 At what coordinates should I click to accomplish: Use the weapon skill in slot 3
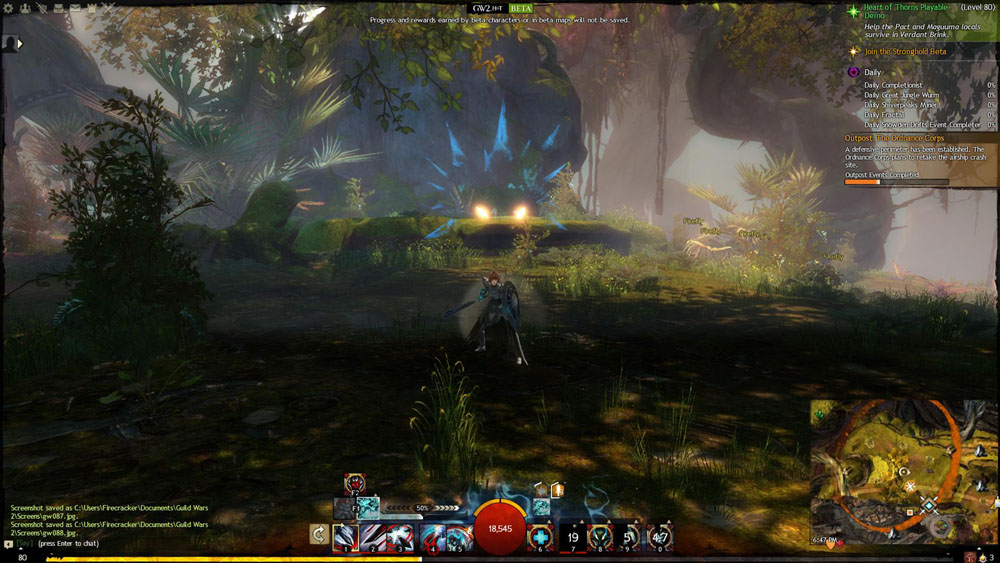point(402,537)
